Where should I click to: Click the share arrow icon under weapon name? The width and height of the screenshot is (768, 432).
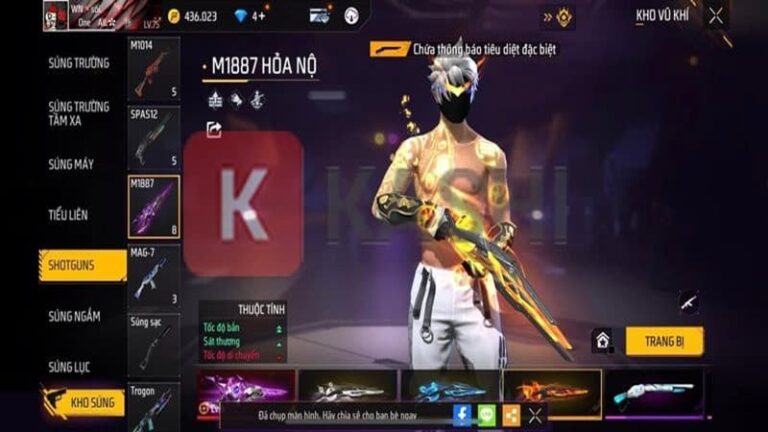coord(214,129)
